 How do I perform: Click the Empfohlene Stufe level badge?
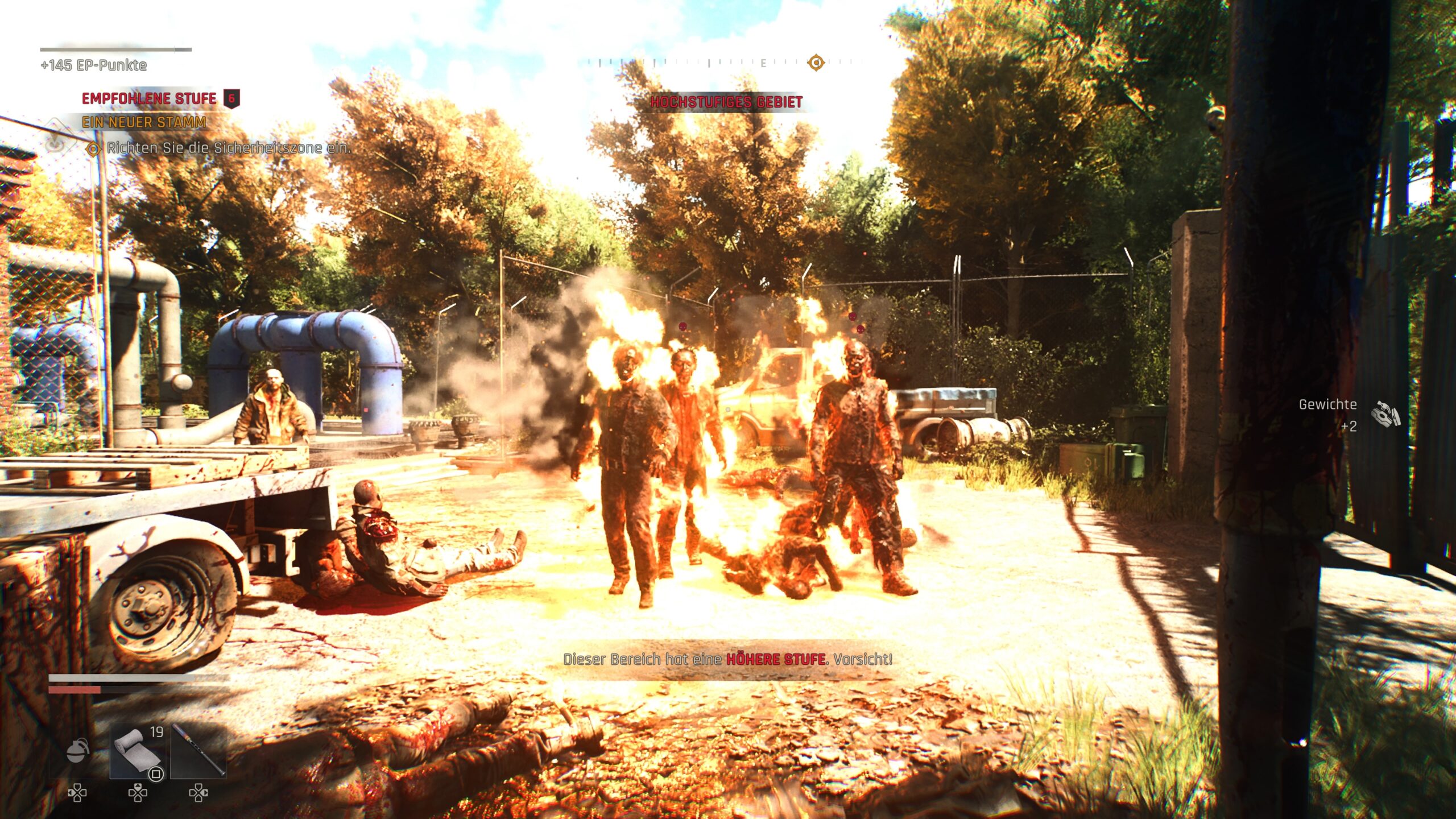231,98
